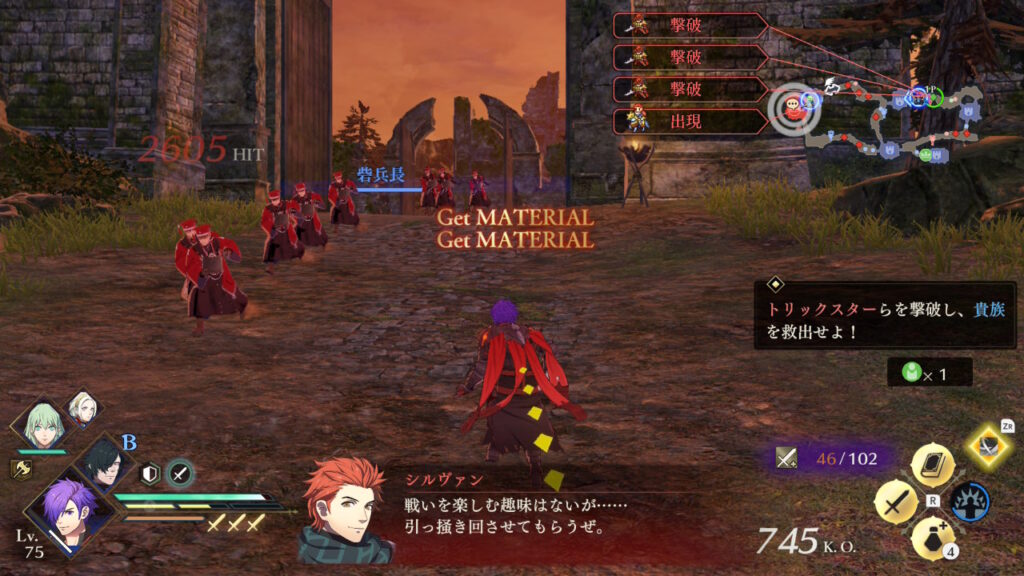Activate the spellbook magic action

click(x=932, y=465)
